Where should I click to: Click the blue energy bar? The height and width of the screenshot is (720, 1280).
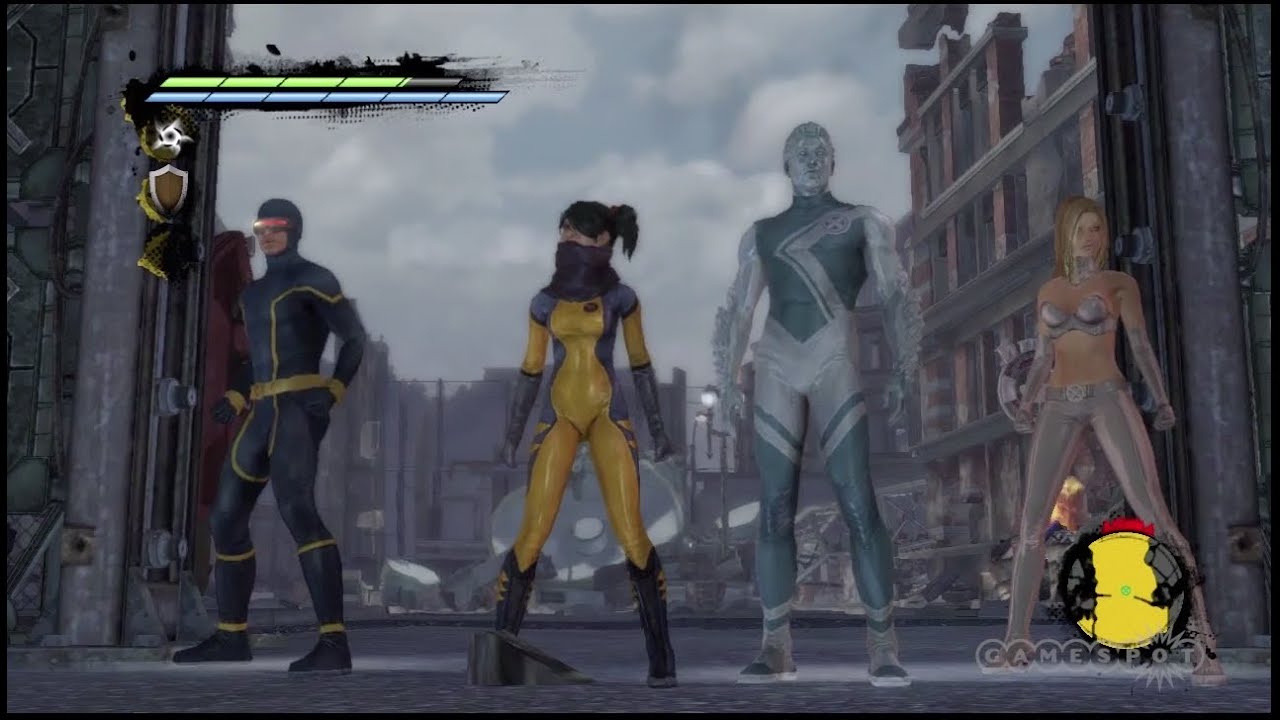(320, 98)
